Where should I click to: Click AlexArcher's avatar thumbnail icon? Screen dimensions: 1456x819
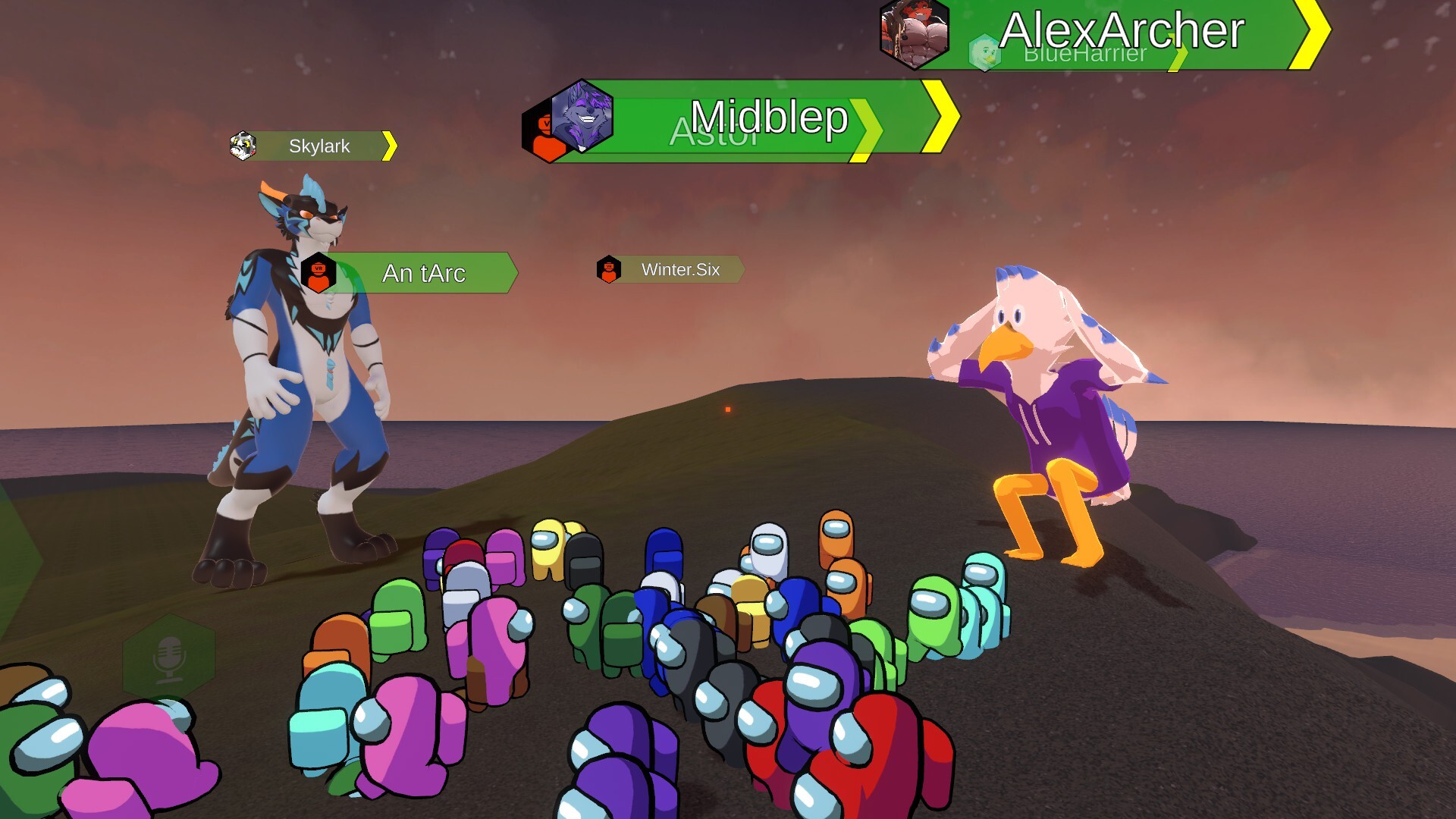click(x=915, y=33)
